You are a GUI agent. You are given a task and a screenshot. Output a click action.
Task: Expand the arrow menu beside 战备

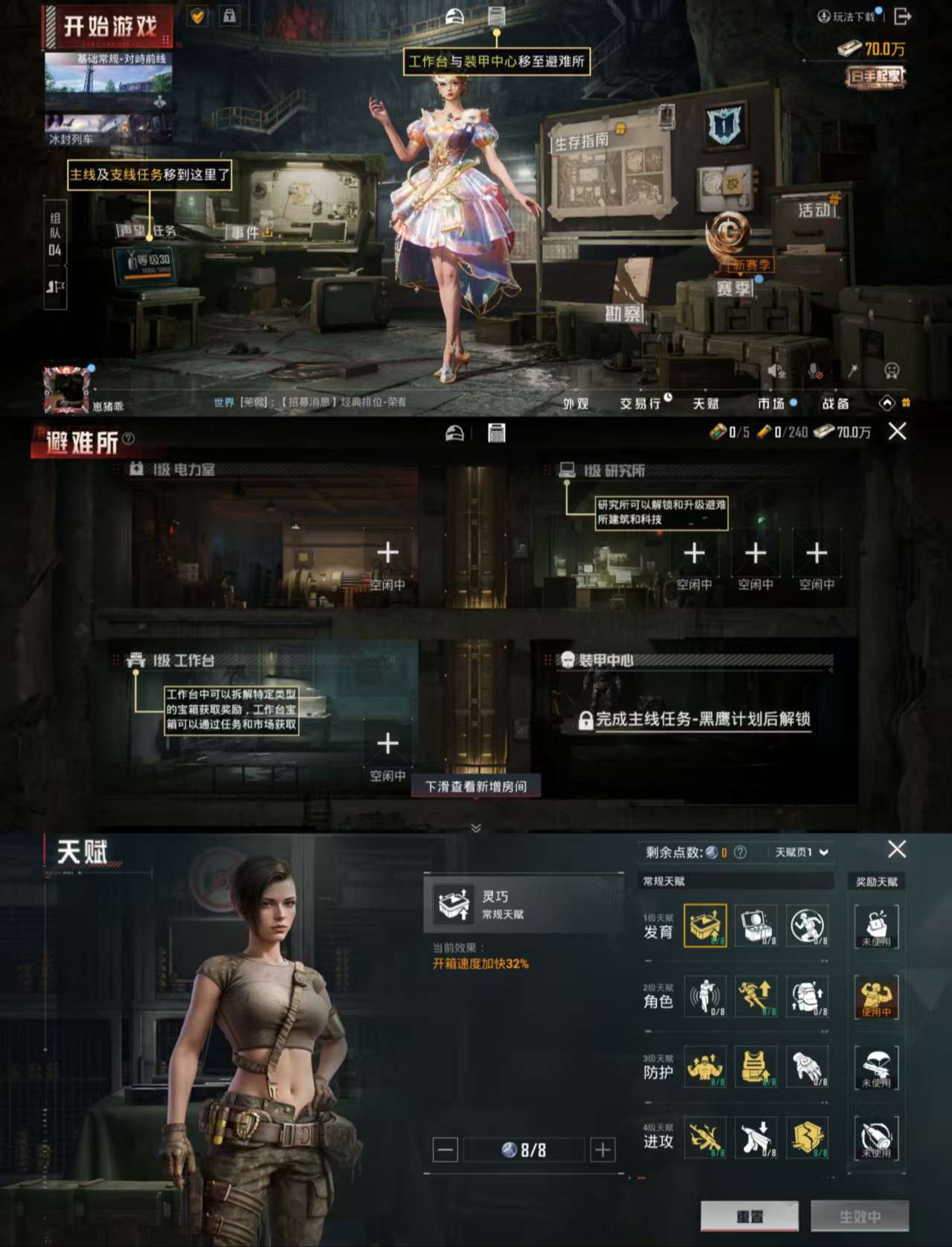click(885, 404)
